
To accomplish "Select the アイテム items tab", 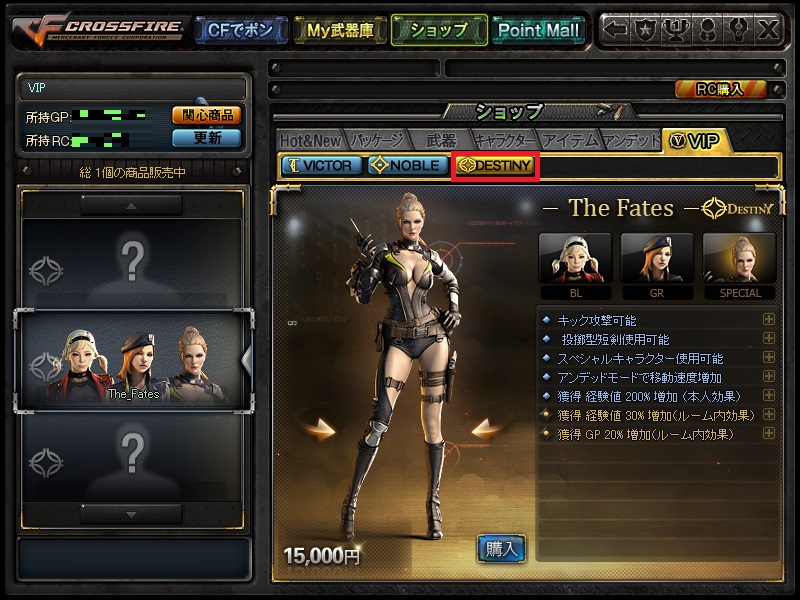I will point(570,140).
